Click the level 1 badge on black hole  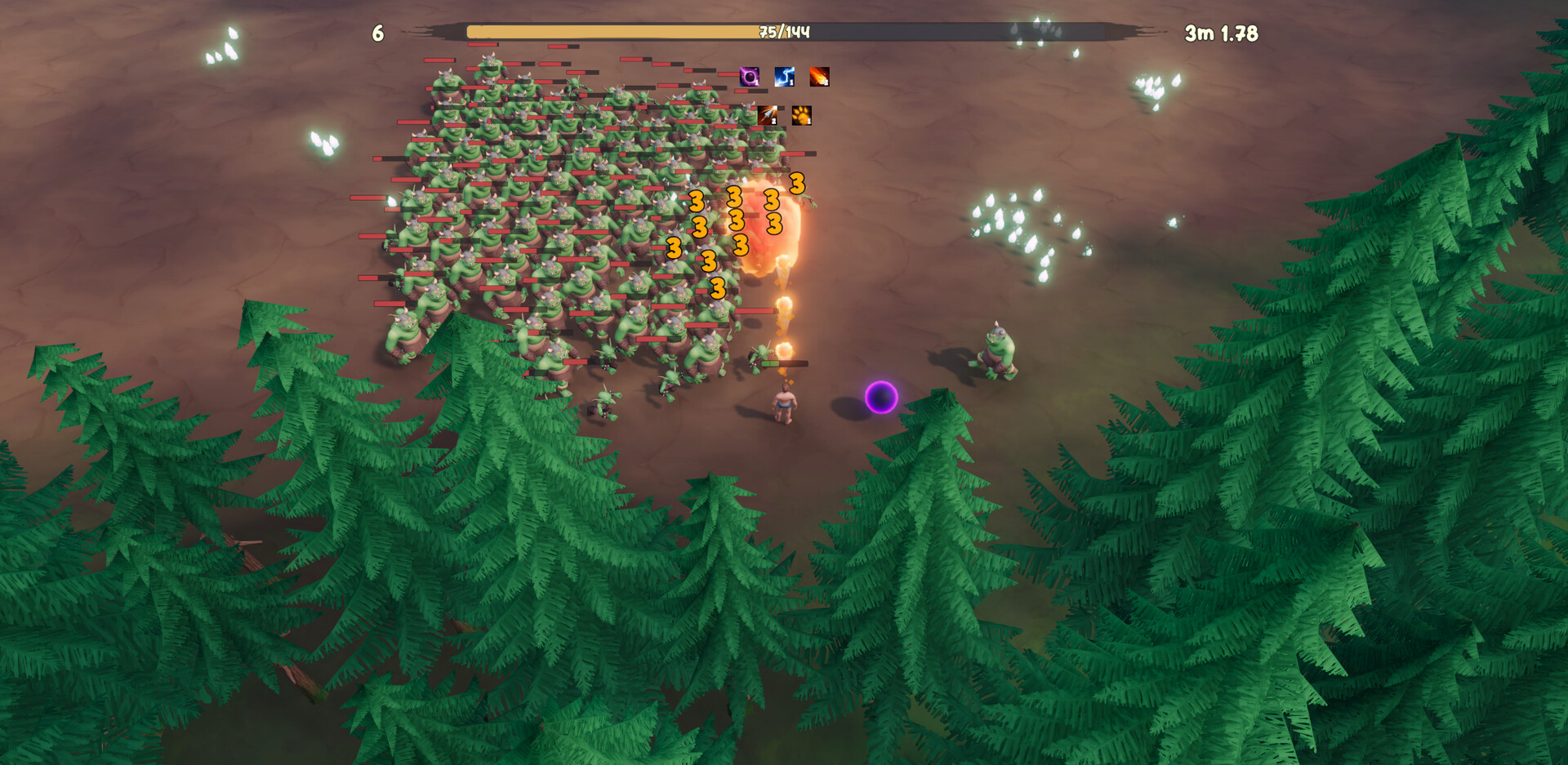756,82
